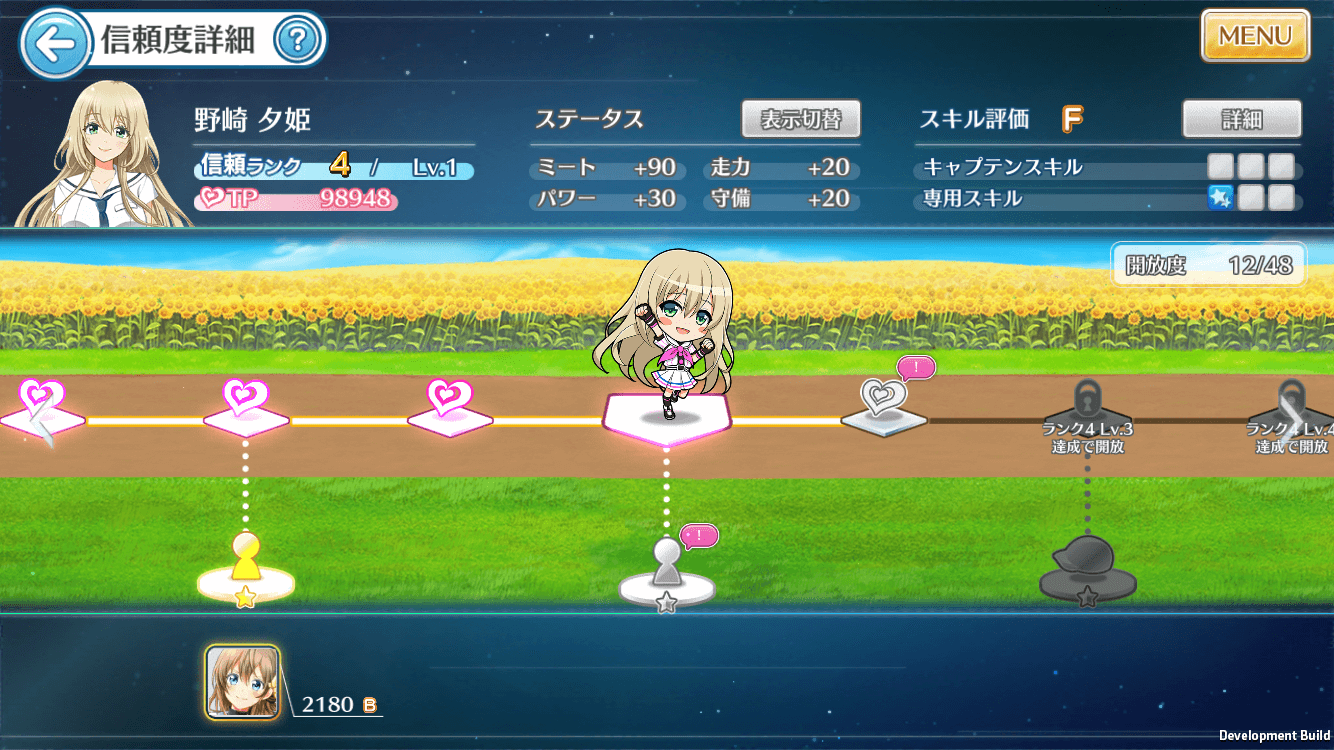Tap the glowing heart node with exclamation mark
The image size is (1334, 750).
[x=884, y=400]
